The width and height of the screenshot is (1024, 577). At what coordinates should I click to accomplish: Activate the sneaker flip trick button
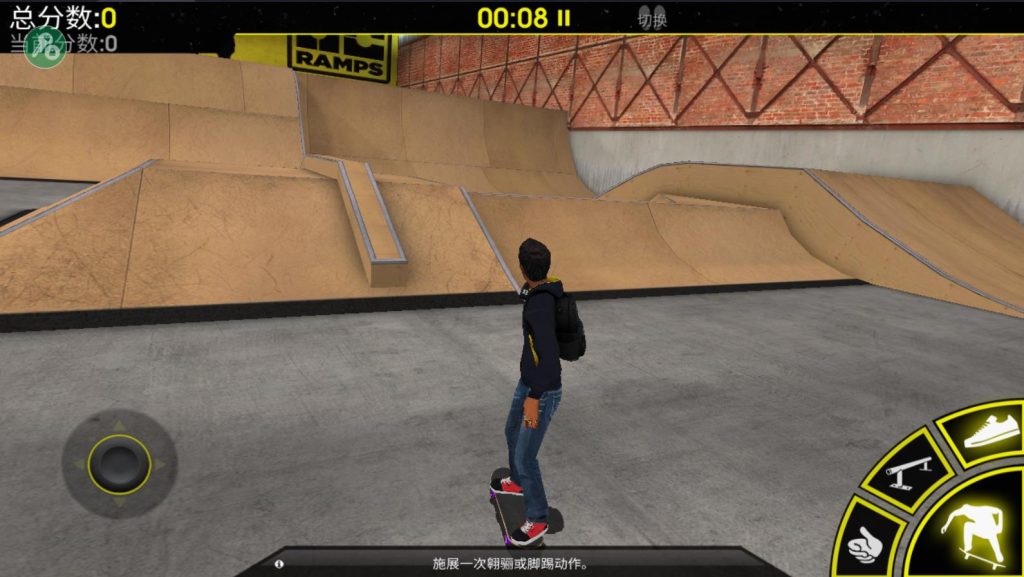pyautogui.click(x=990, y=432)
